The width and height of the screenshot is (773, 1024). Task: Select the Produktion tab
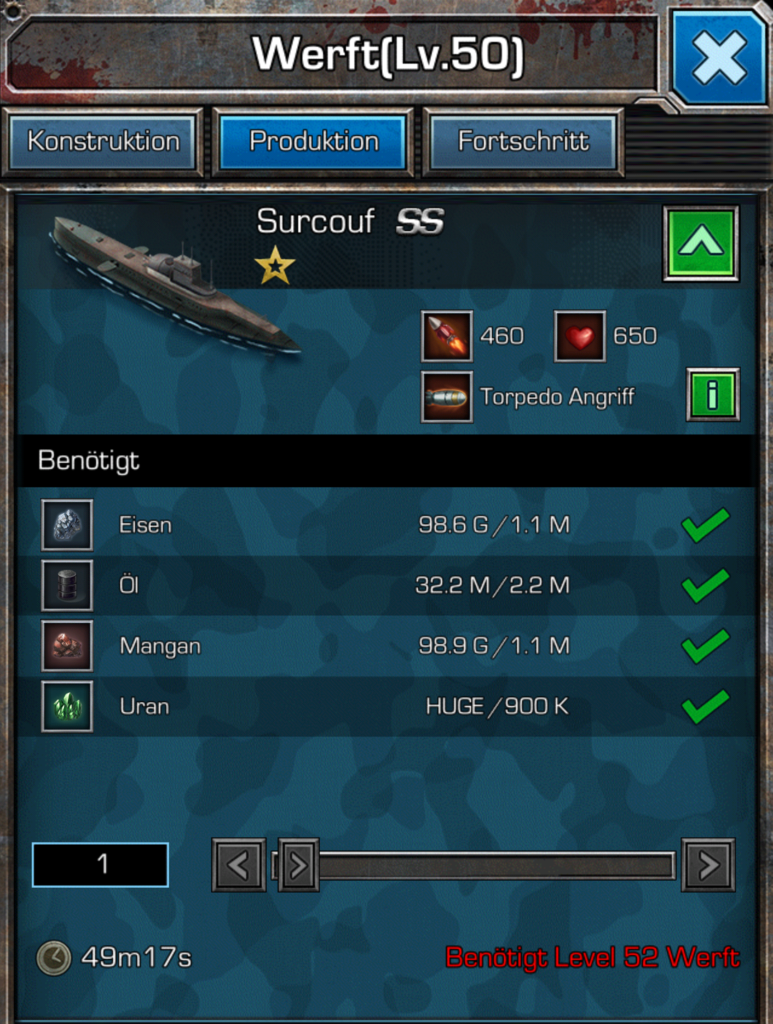313,142
